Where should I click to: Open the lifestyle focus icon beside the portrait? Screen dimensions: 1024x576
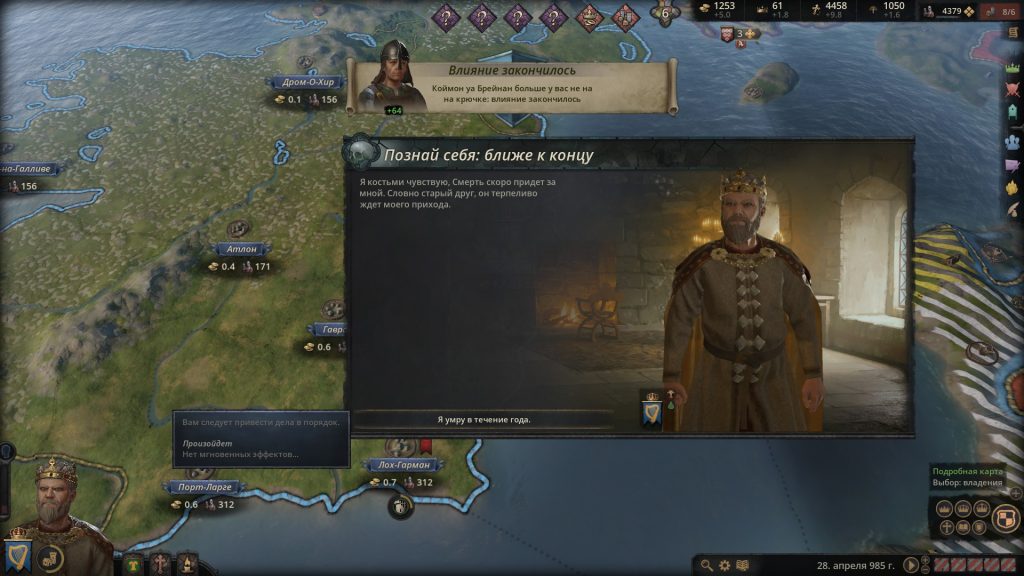49,558
